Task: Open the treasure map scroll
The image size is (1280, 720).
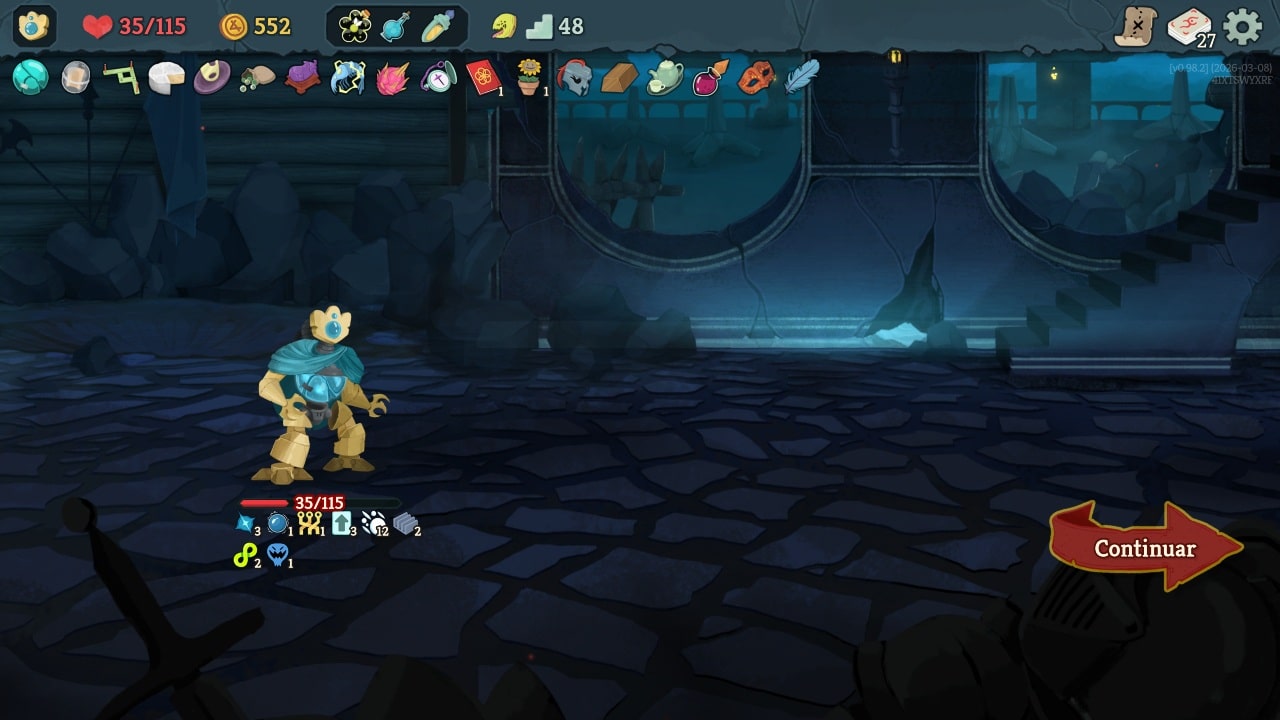Action: point(1136,26)
